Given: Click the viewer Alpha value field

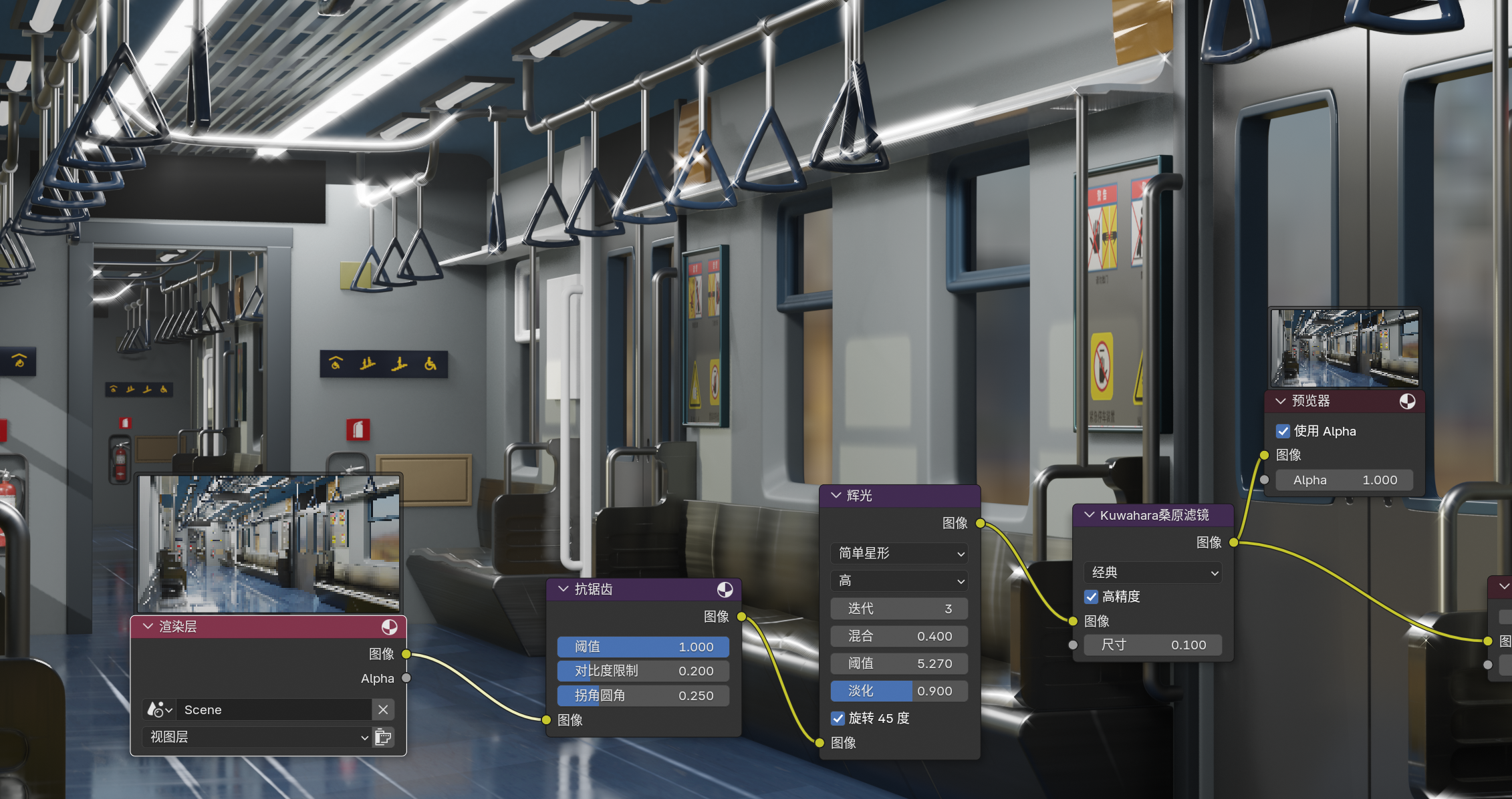Looking at the screenshot, I should (1344, 480).
